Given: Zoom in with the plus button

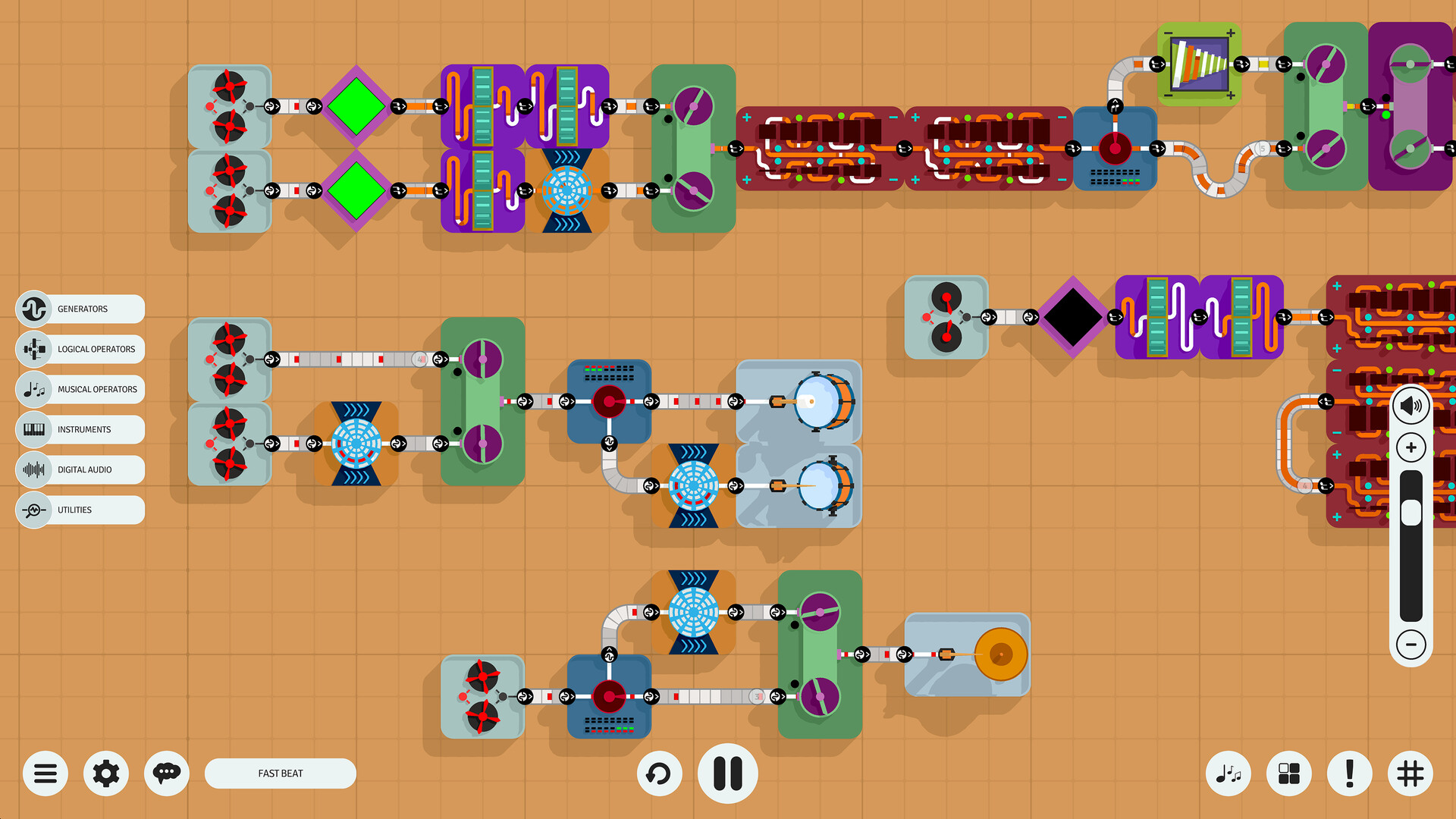Looking at the screenshot, I should [x=1410, y=447].
